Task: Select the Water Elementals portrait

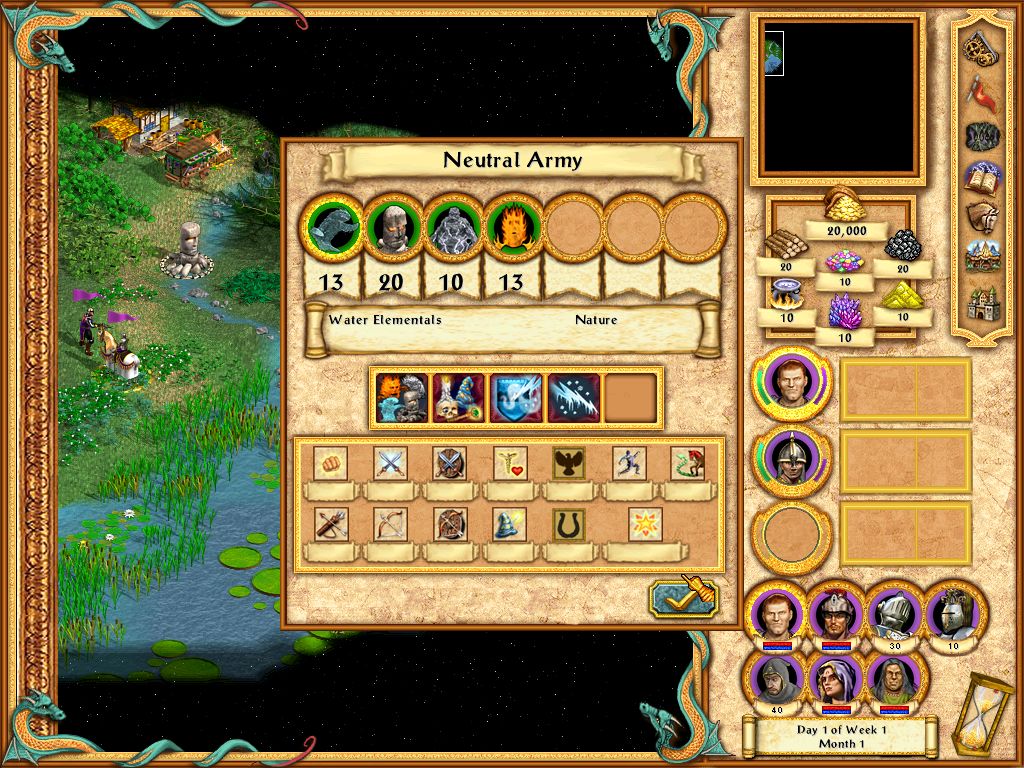Action: click(x=332, y=226)
